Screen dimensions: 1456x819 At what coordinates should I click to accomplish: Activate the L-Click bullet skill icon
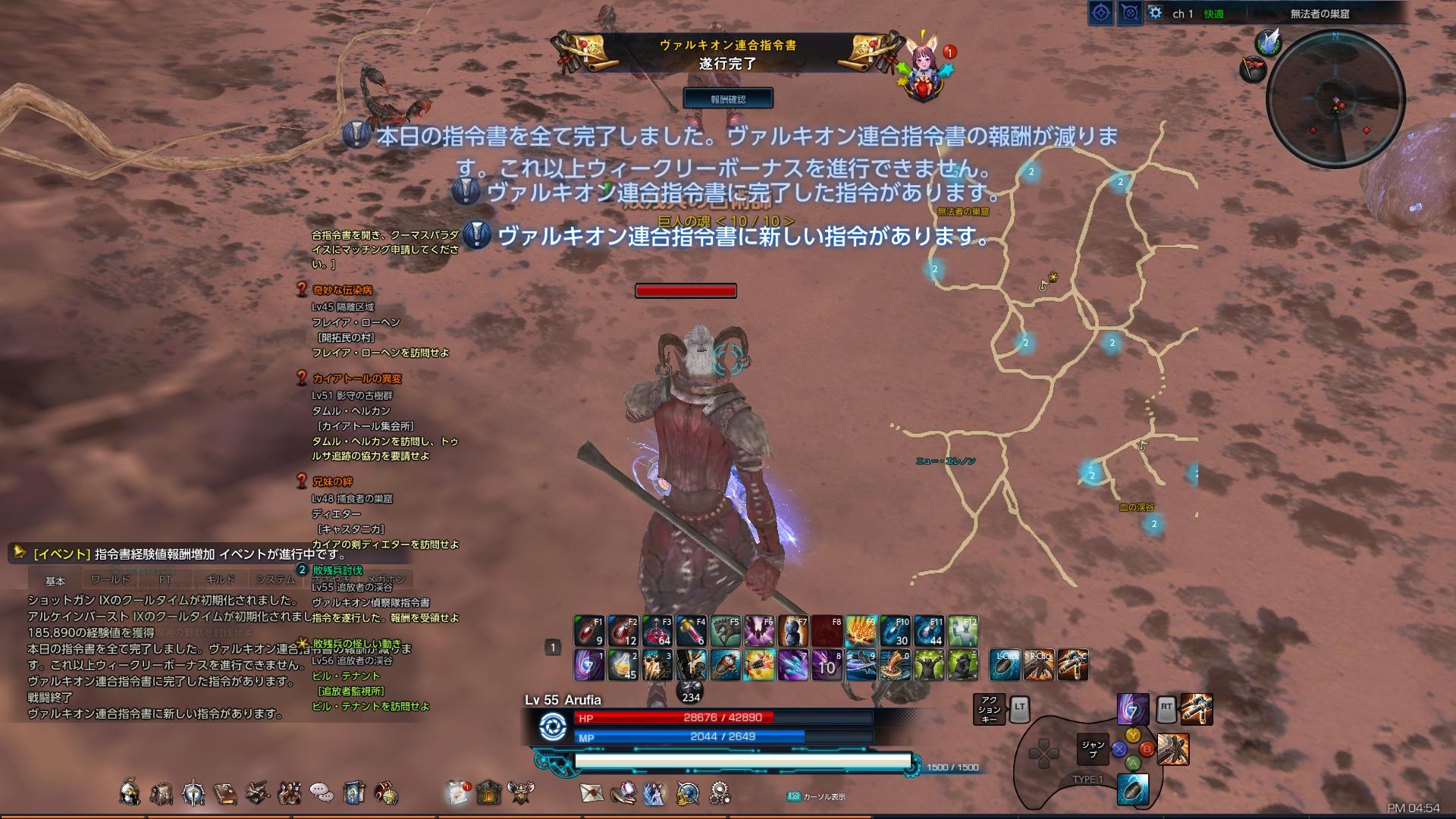[1006, 665]
